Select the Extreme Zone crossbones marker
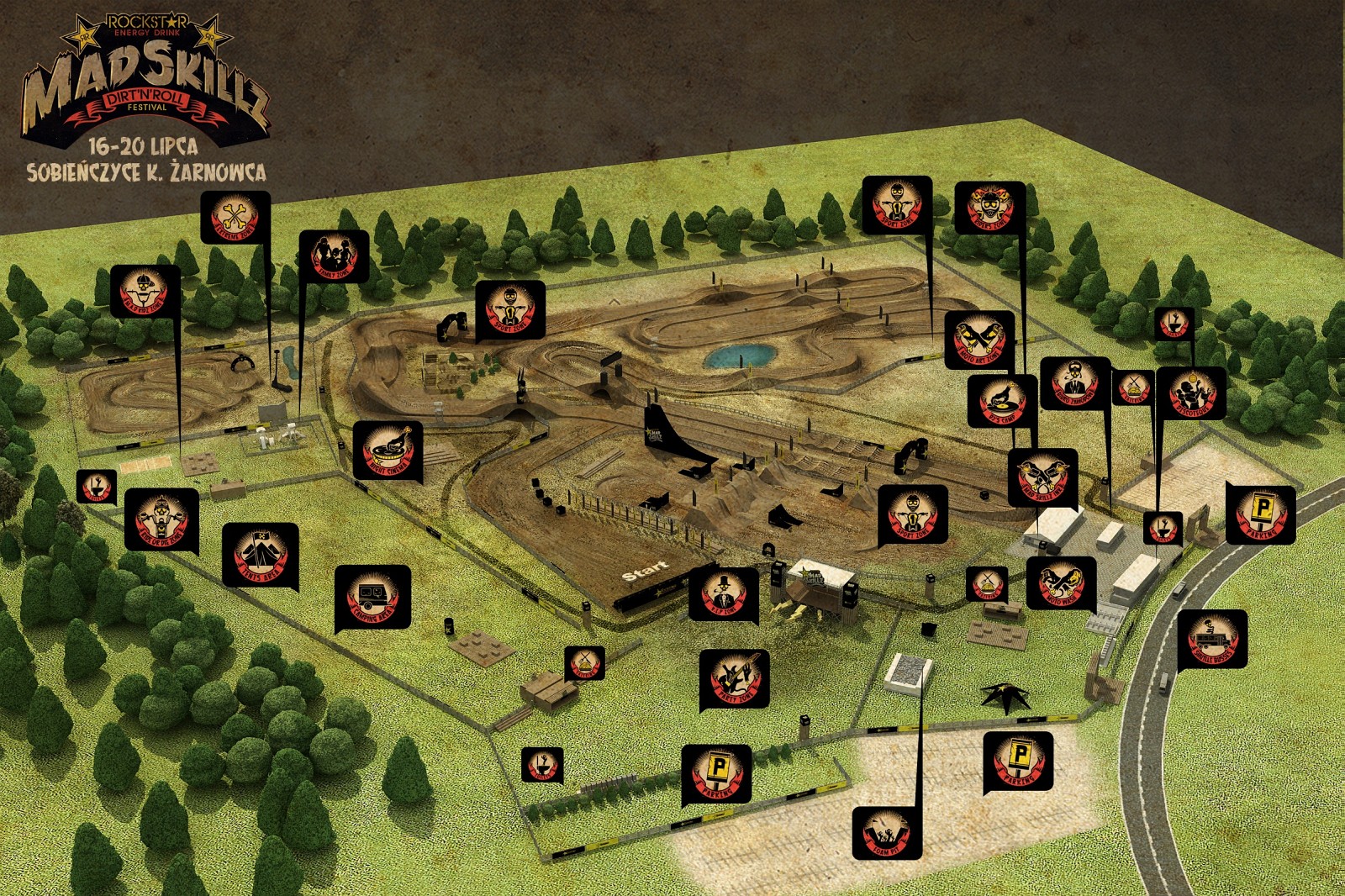 click(x=235, y=217)
